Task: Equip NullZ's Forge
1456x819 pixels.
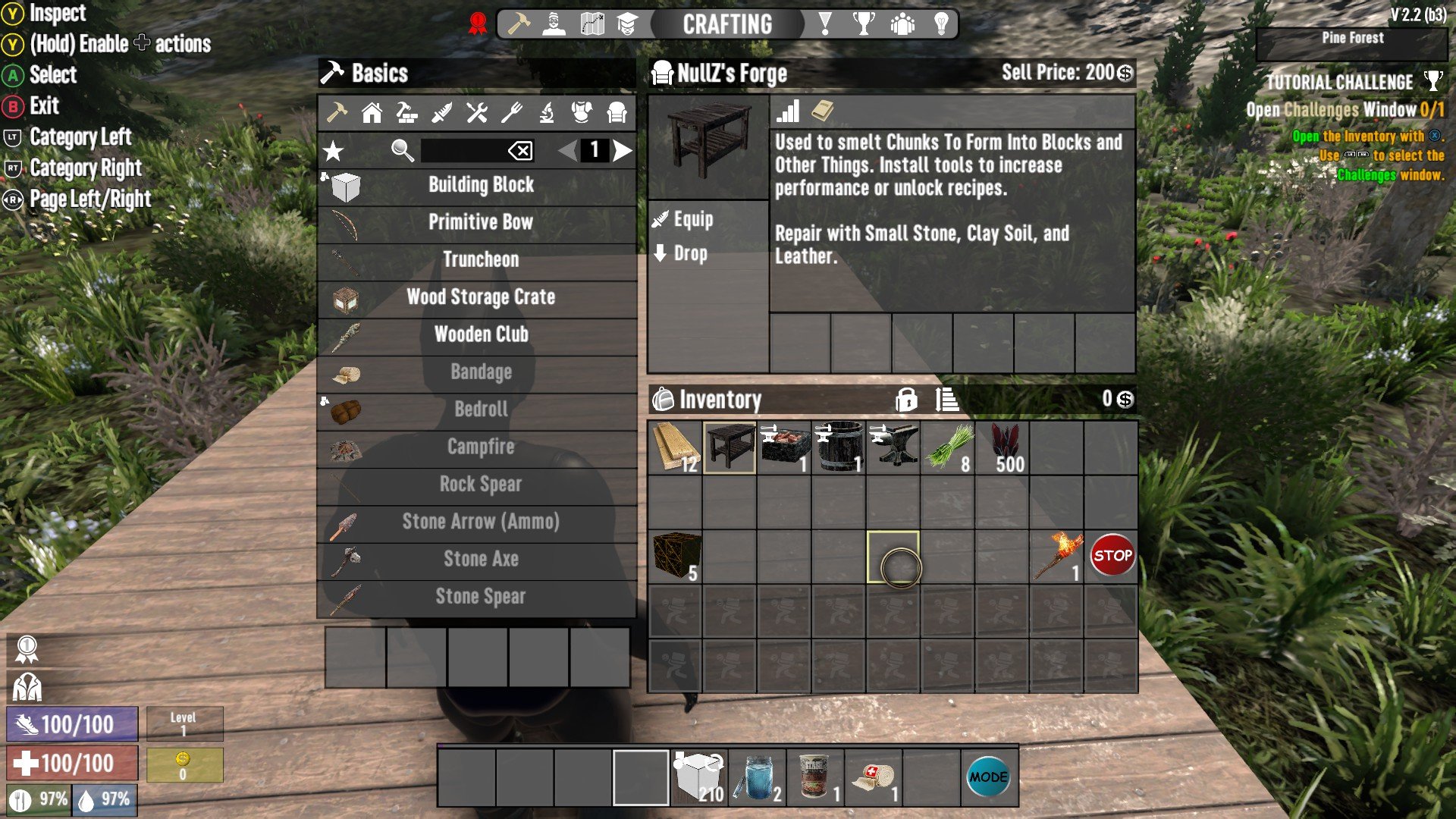Action: 692,220
